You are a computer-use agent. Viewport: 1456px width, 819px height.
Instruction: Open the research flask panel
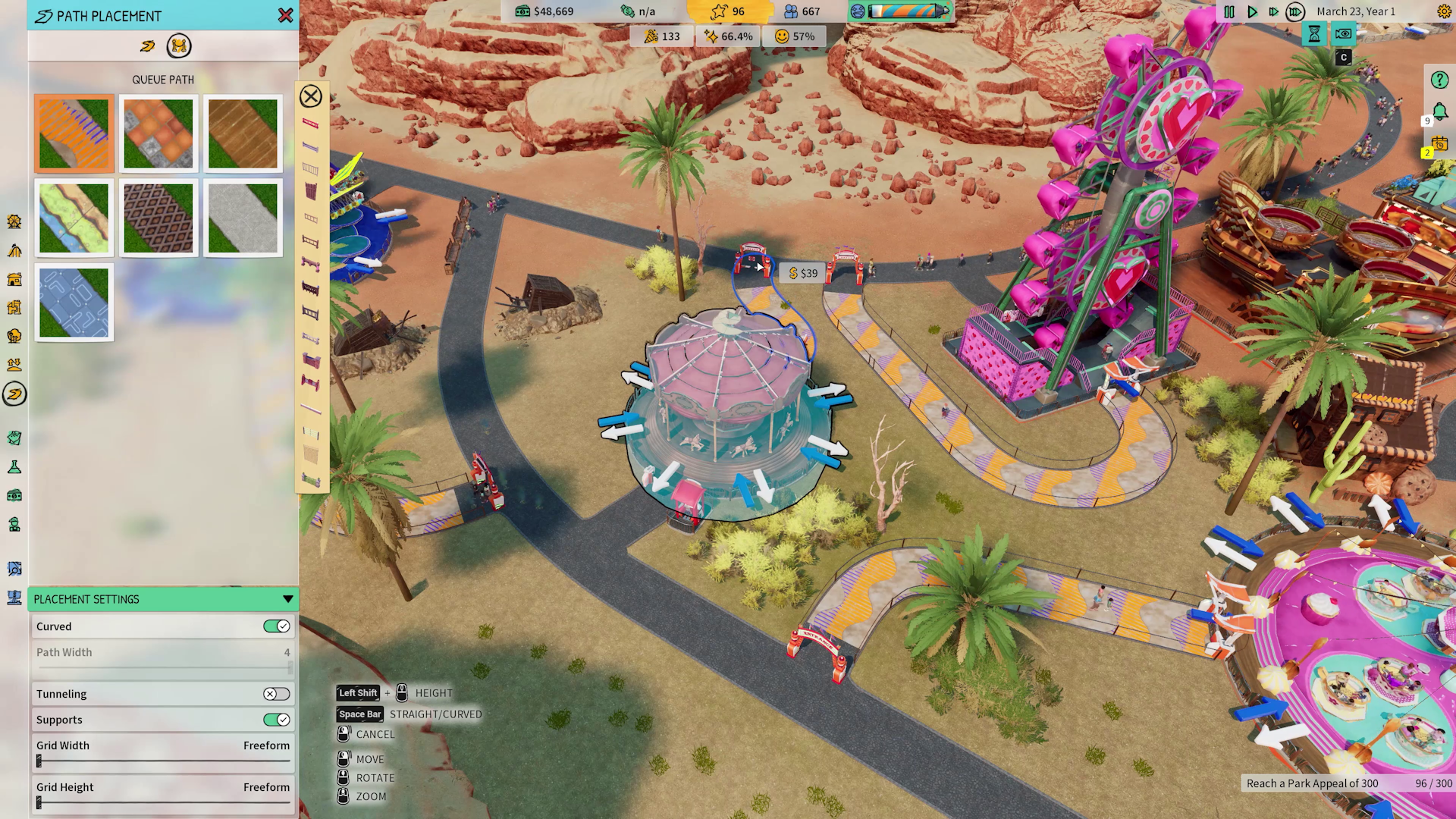pos(14,466)
